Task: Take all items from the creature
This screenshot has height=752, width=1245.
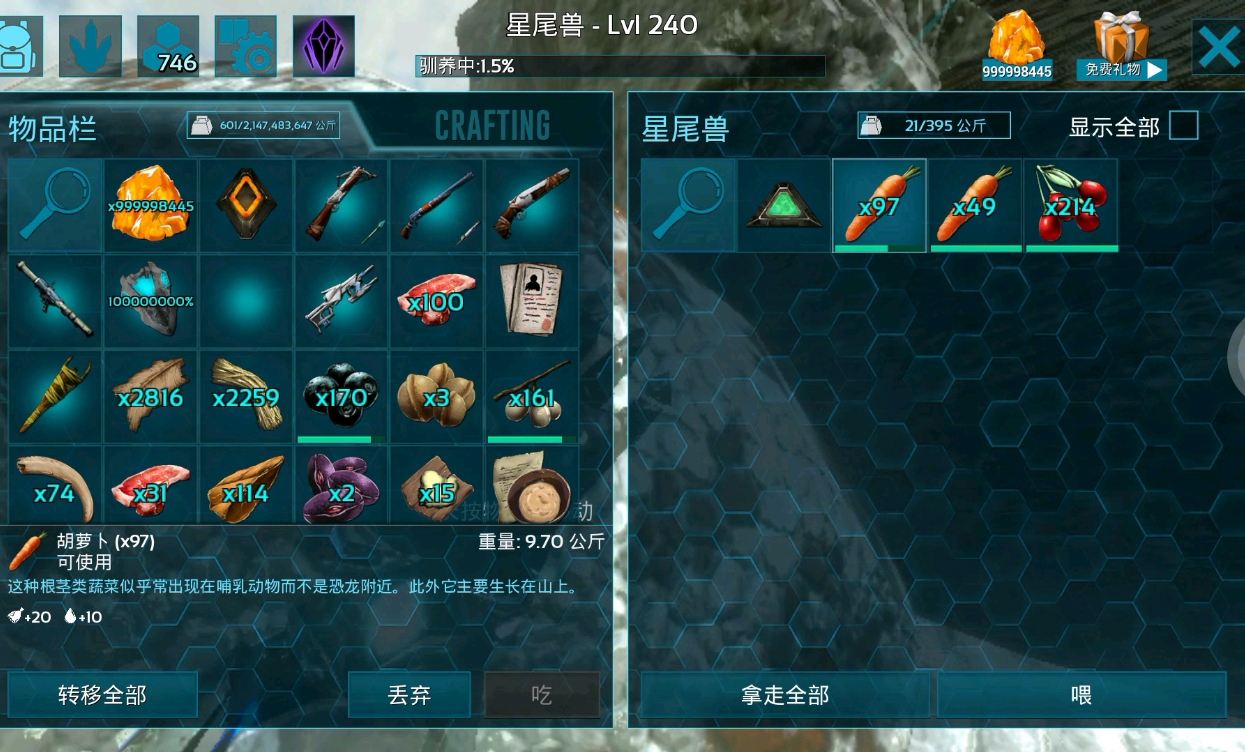Action: [785, 694]
